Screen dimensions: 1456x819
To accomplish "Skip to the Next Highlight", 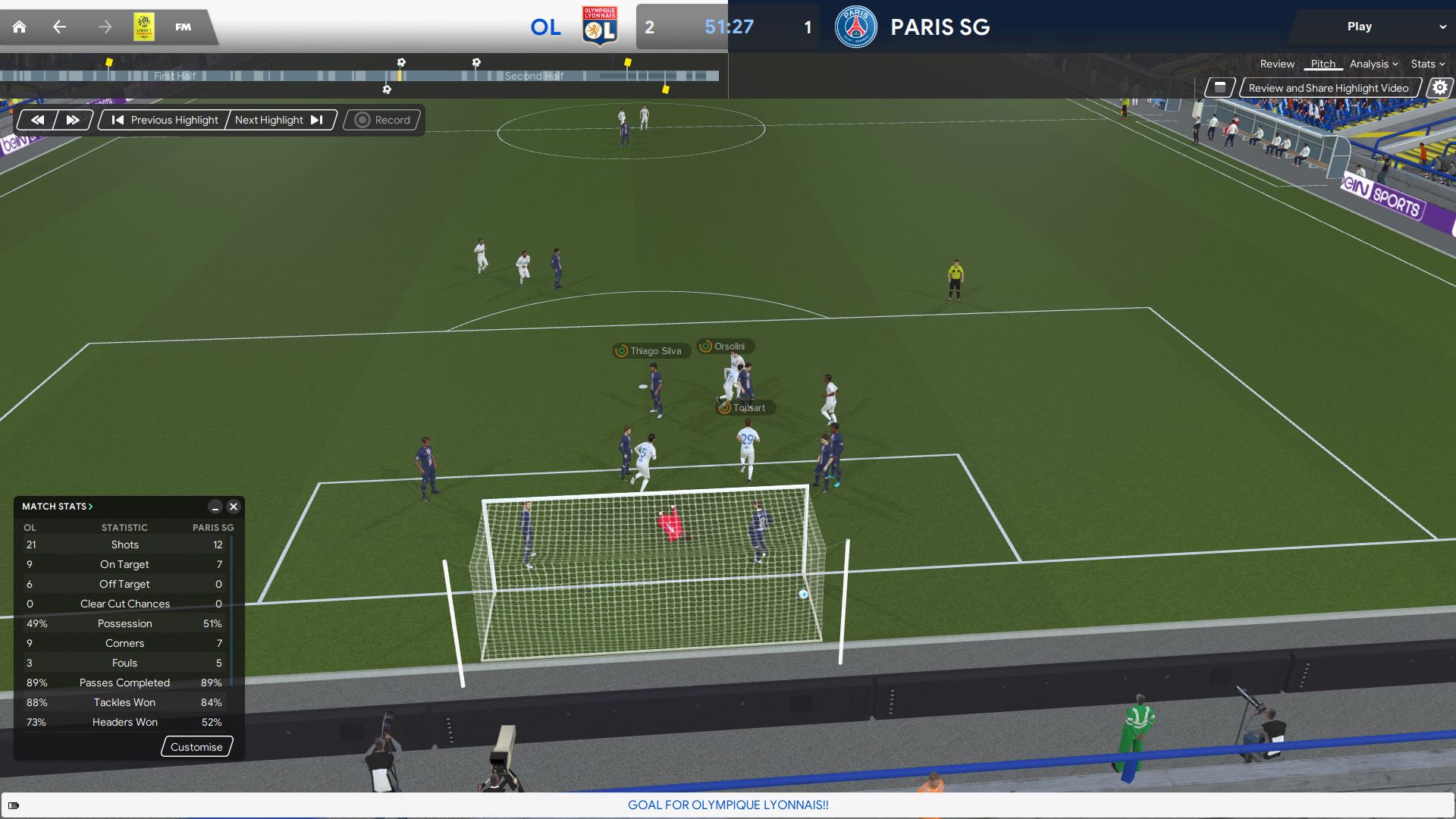I will (x=278, y=120).
